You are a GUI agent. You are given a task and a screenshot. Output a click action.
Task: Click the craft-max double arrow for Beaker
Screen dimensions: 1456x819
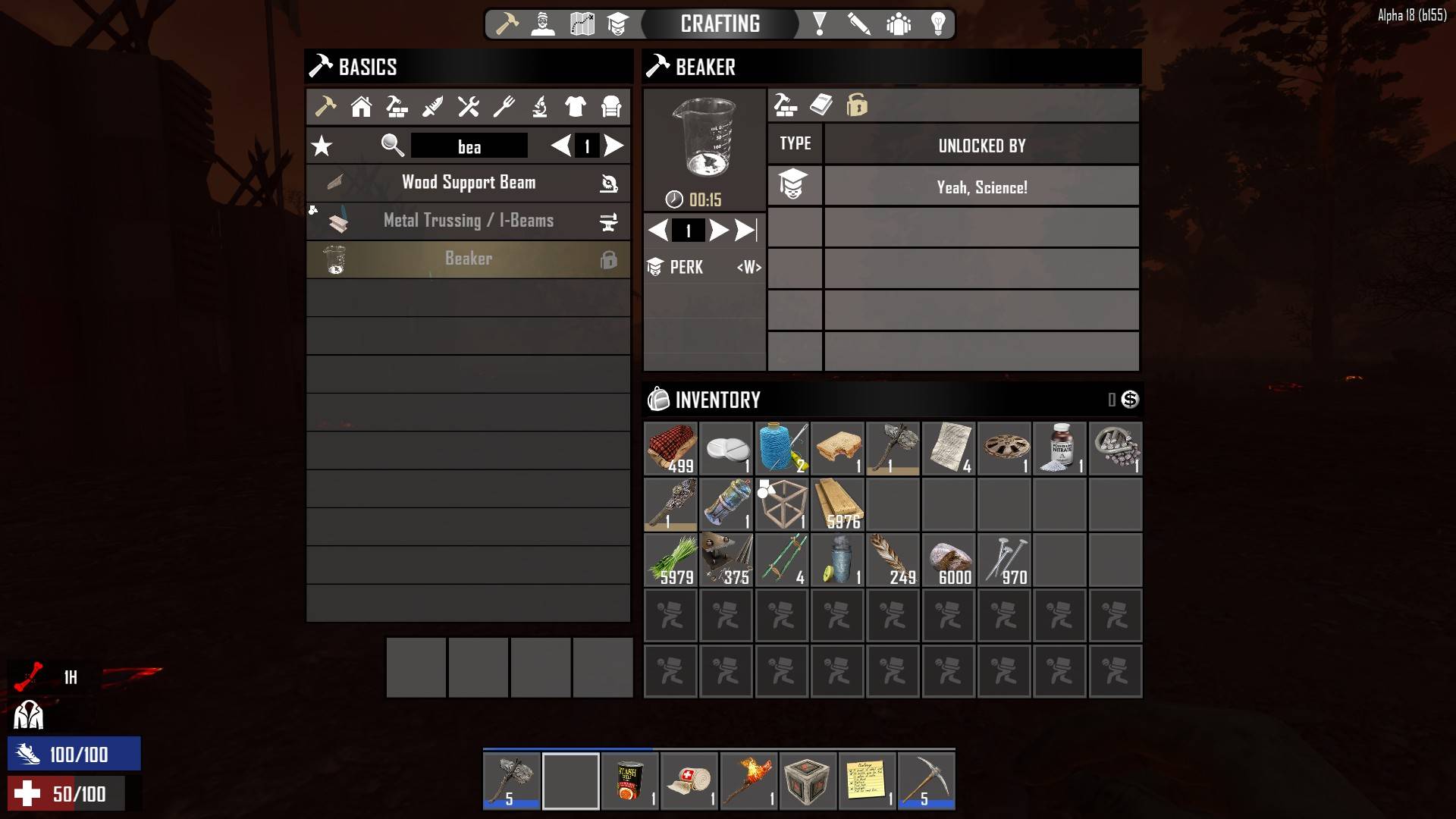coord(742,230)
